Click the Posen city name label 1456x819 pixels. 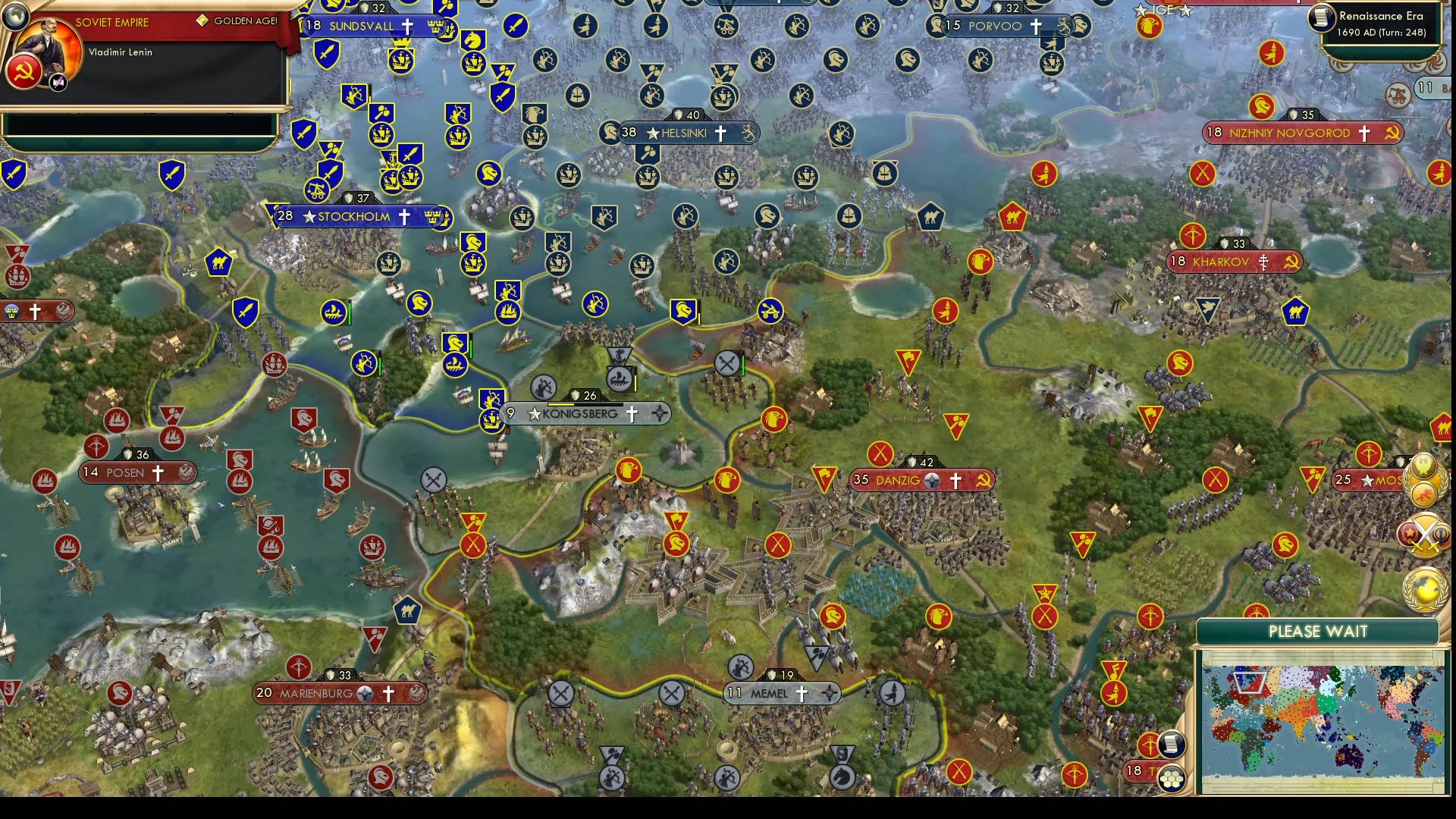tap(127, 472)
